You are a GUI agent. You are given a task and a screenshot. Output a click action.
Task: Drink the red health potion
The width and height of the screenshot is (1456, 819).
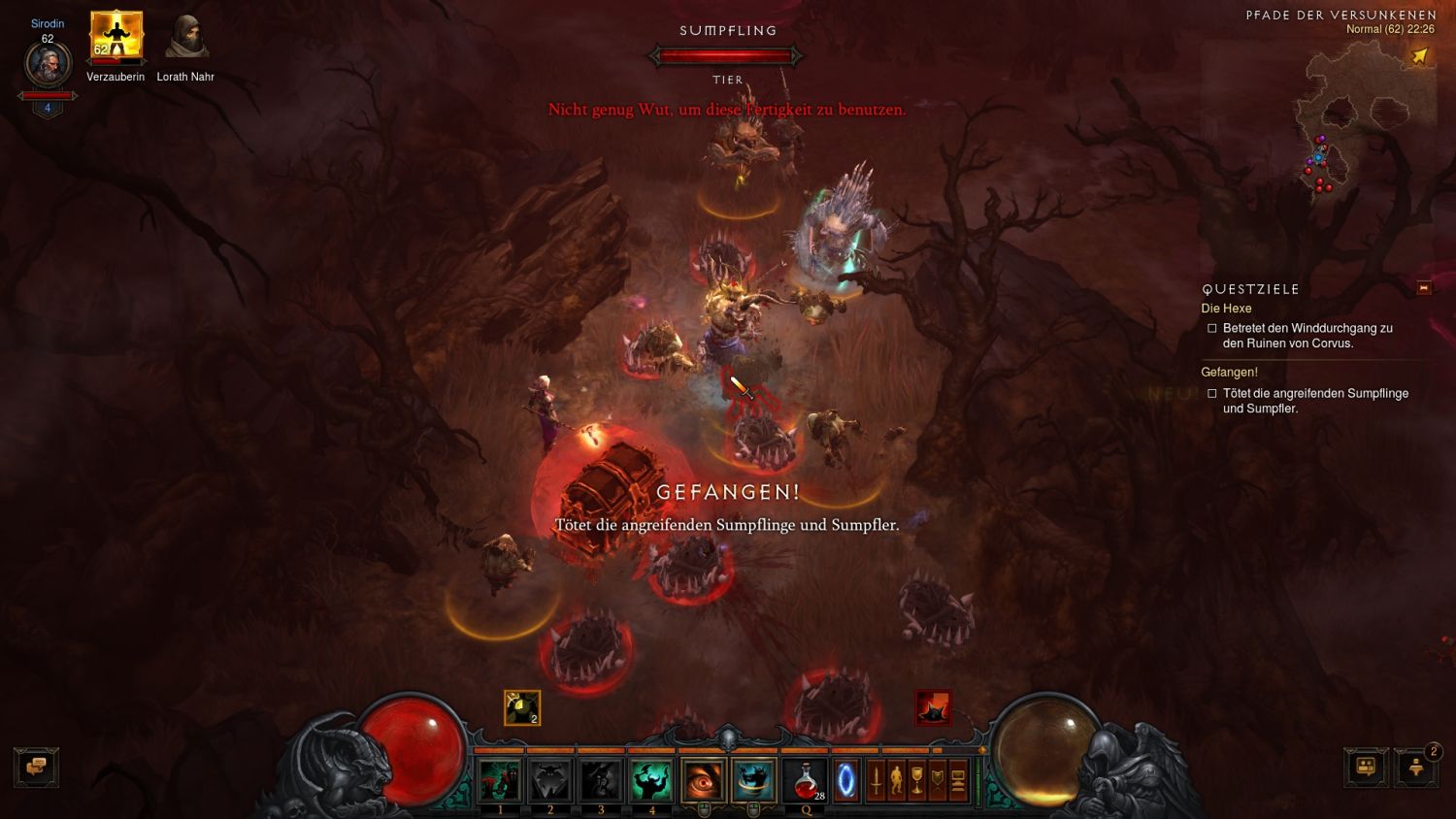click(806, 780)
